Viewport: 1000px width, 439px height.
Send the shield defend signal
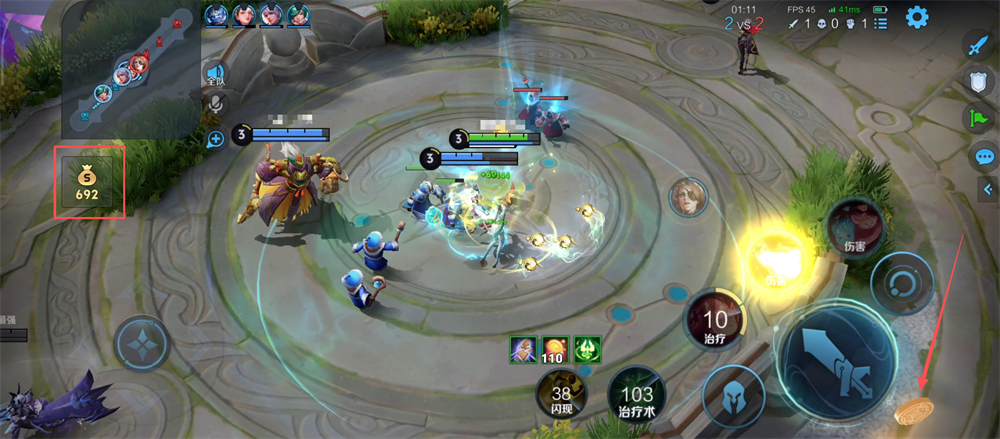point(978,82)
